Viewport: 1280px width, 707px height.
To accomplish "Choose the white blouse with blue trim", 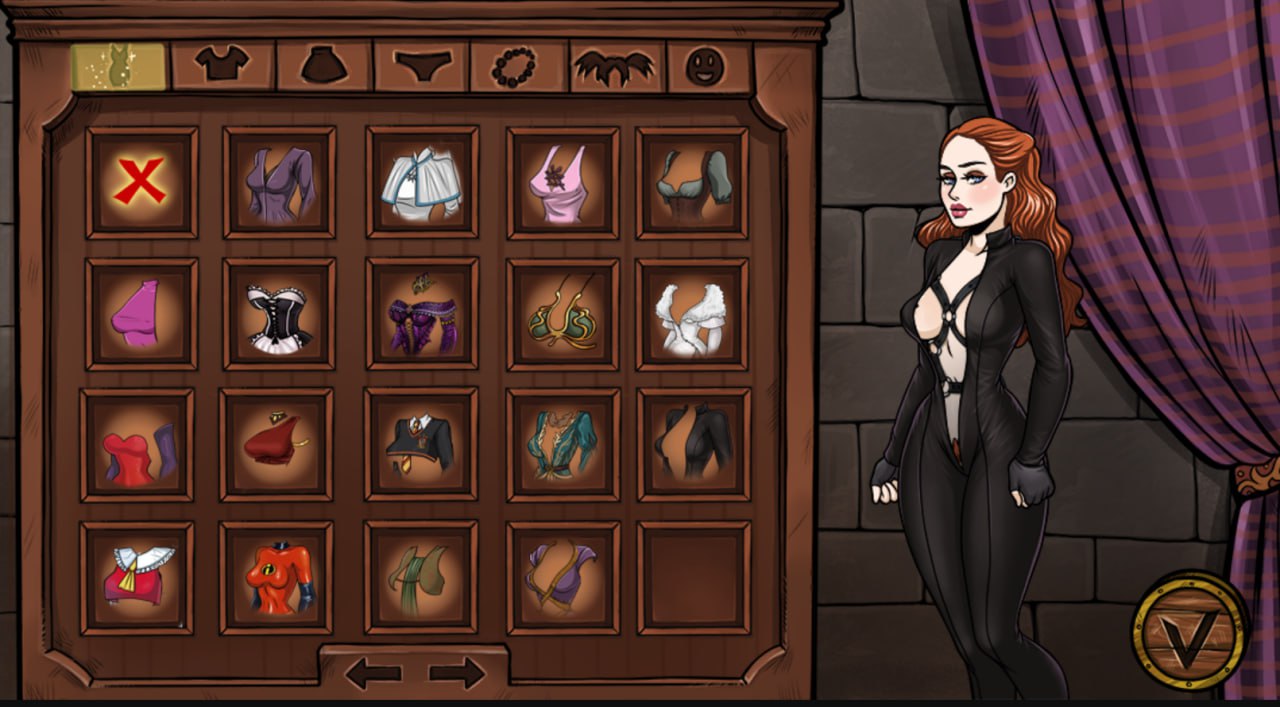I will click(421, 182).
